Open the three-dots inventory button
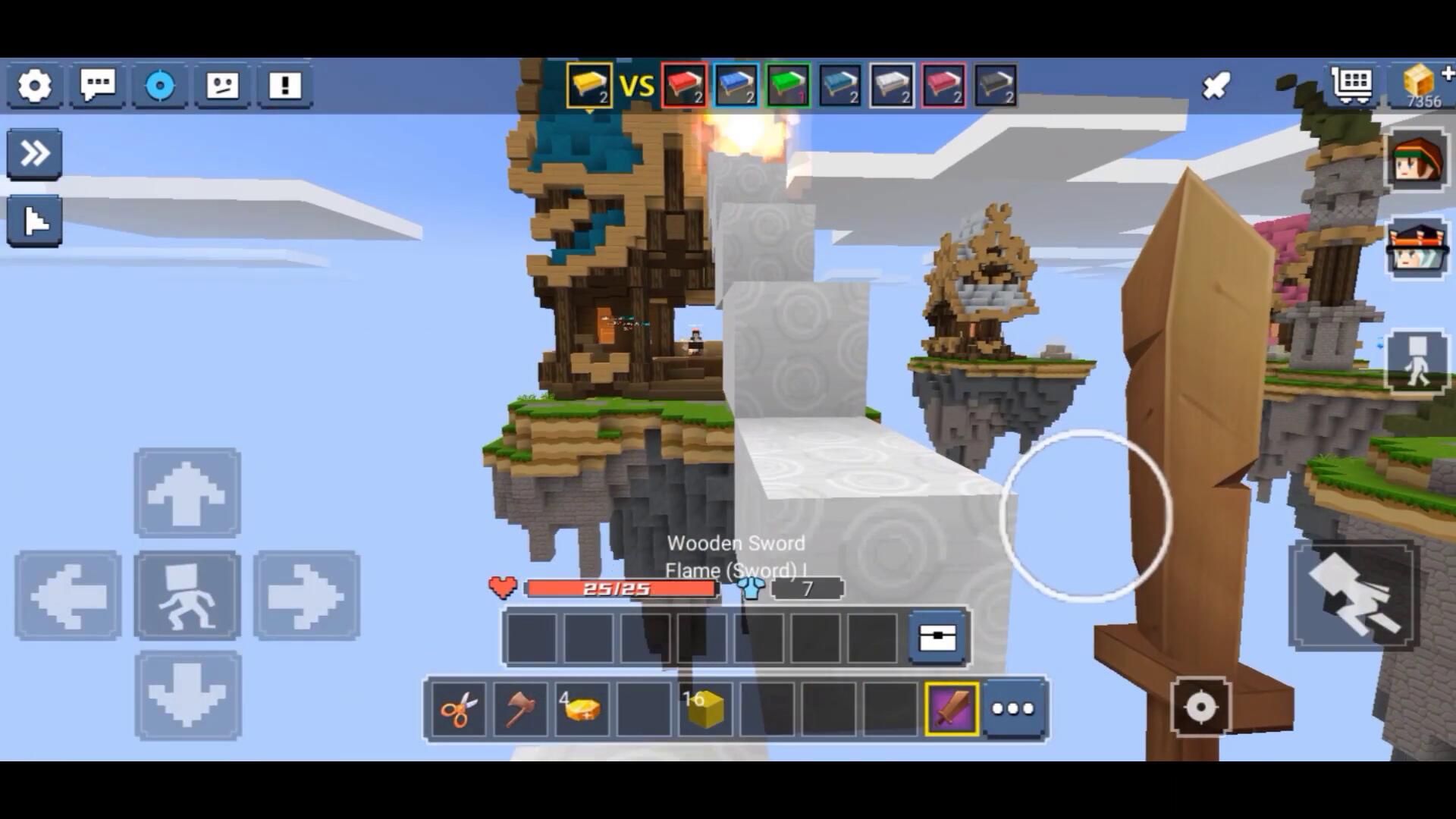 pos(1013,710)
